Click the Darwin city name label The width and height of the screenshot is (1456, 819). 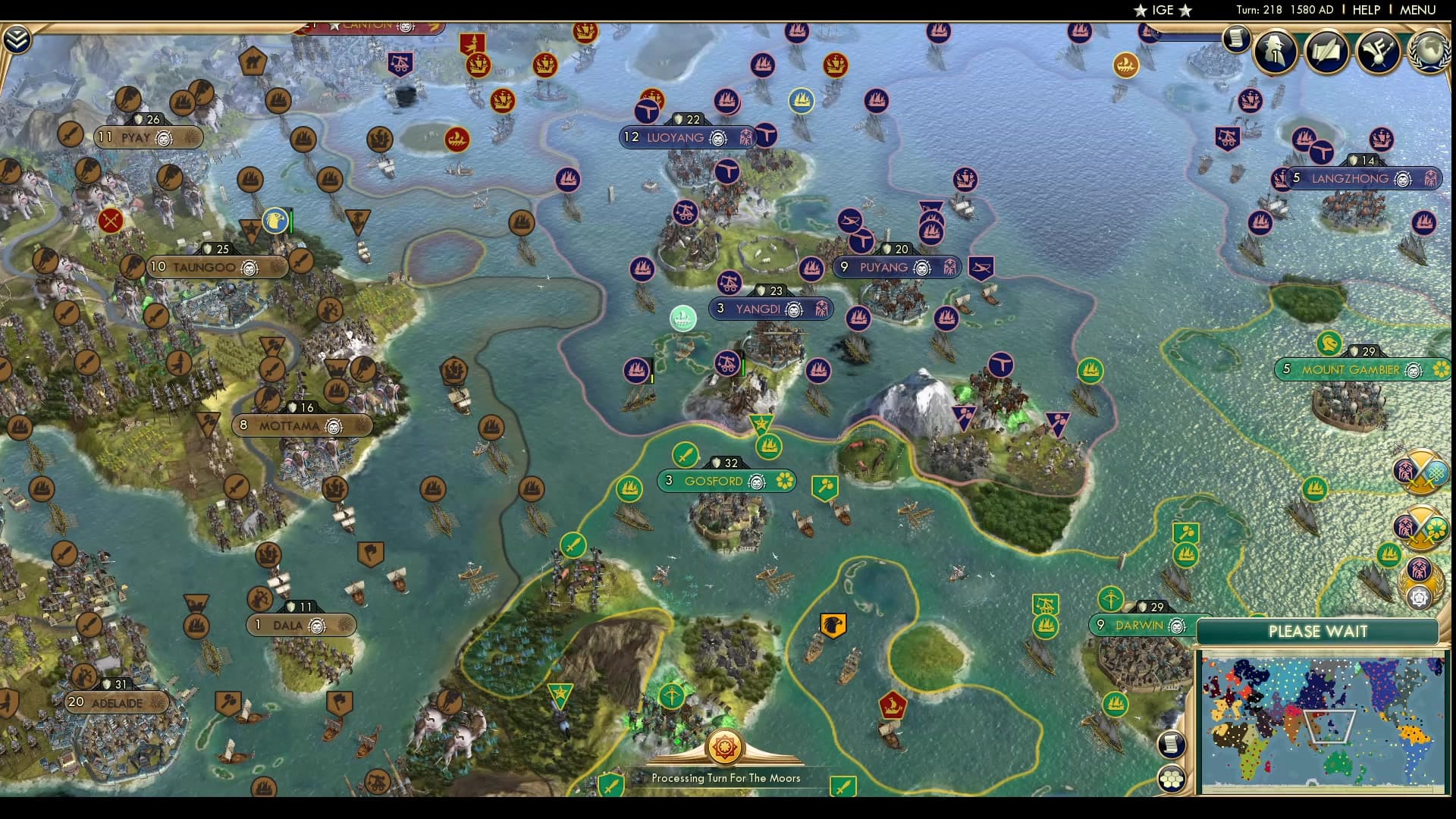[1140, 626]
